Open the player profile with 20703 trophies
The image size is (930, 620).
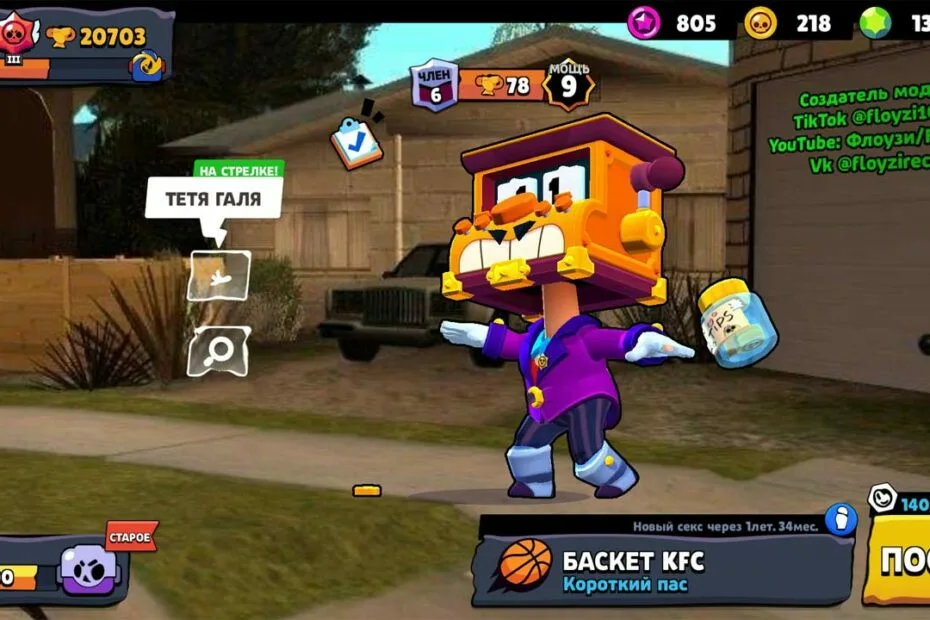coord(85,45)
